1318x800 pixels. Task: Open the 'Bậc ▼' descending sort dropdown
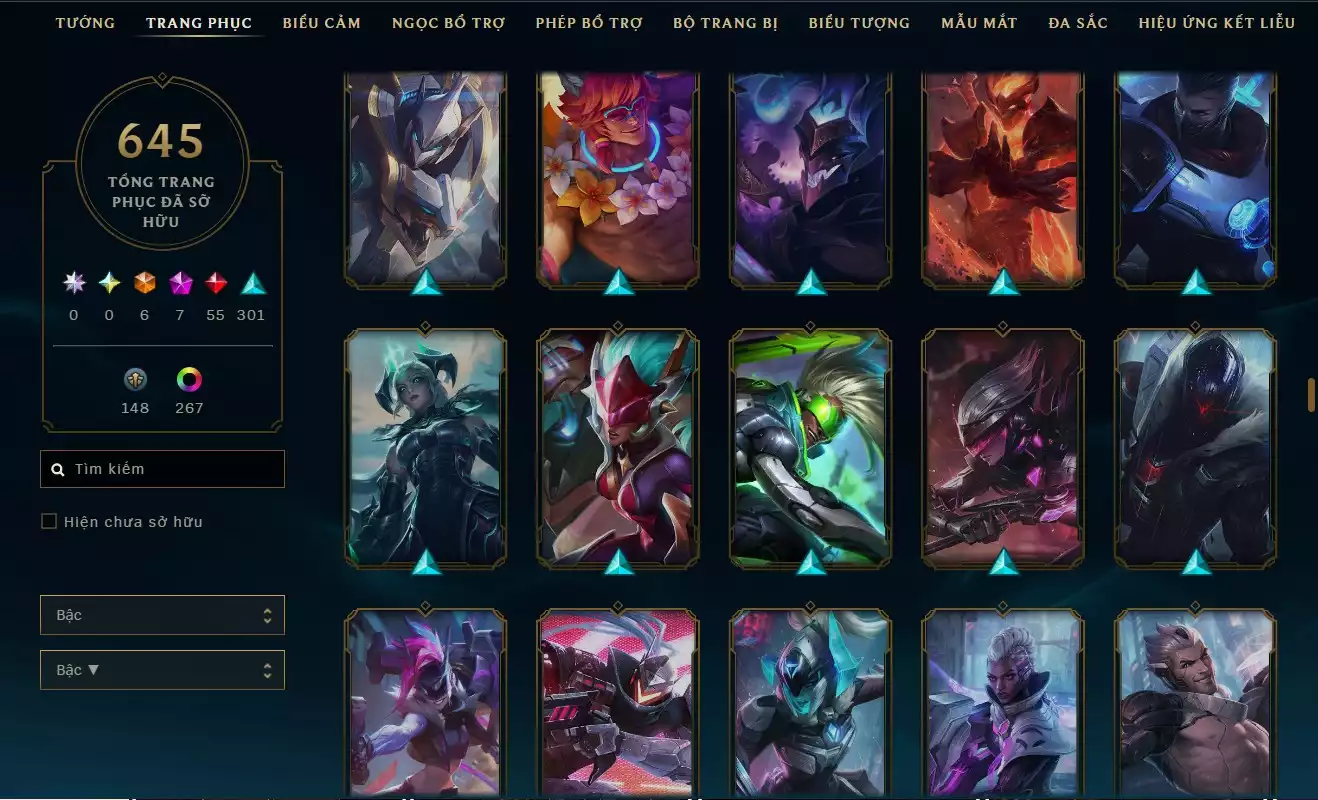(x=162, y=669)
